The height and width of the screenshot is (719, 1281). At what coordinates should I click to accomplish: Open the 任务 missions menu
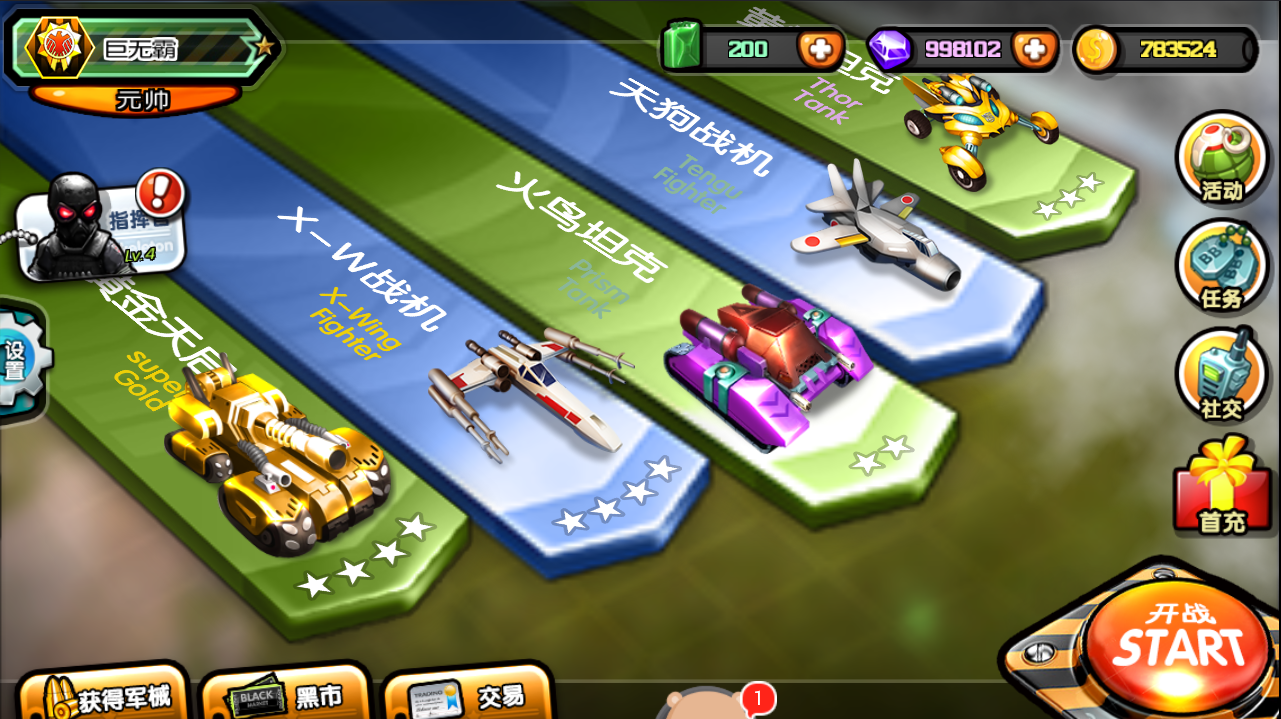(1221, 266)
